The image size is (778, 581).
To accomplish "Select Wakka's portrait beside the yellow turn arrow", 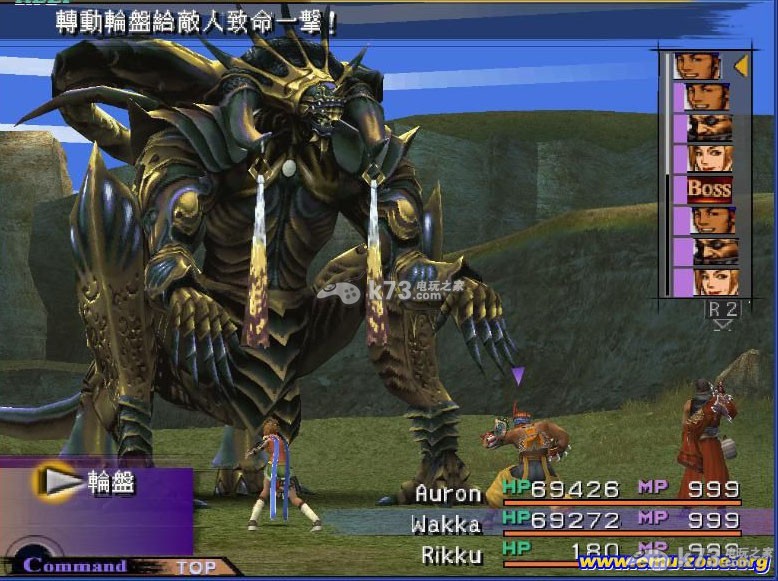I will point(697,67).
